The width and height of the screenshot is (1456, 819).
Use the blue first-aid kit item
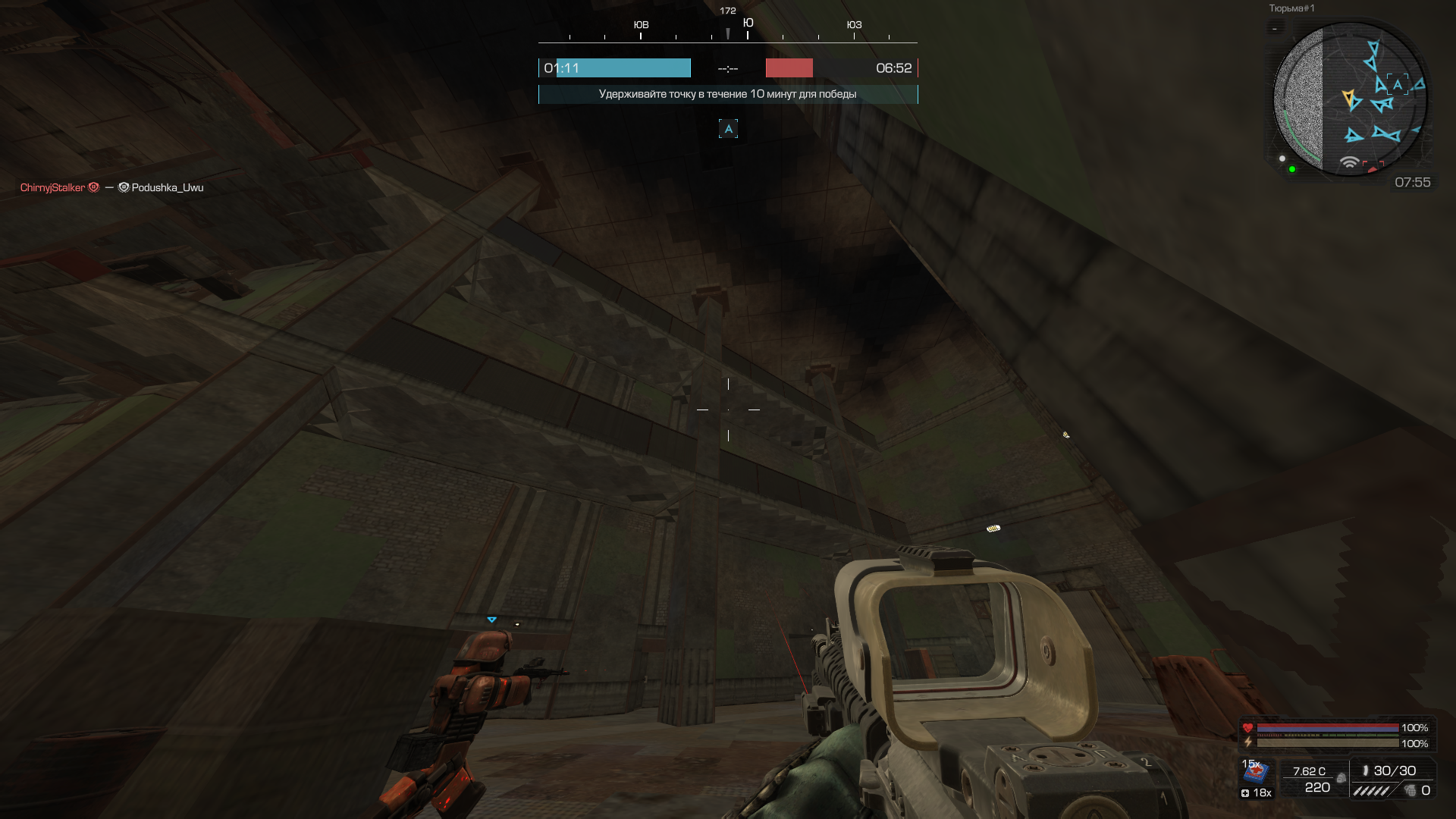(x=1256, y=772)
